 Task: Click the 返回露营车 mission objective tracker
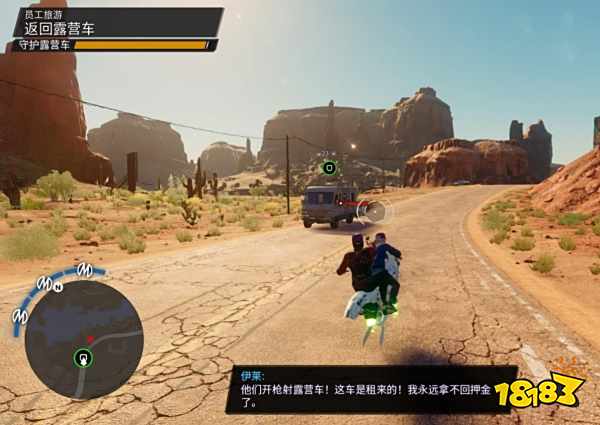coord(115,24)
